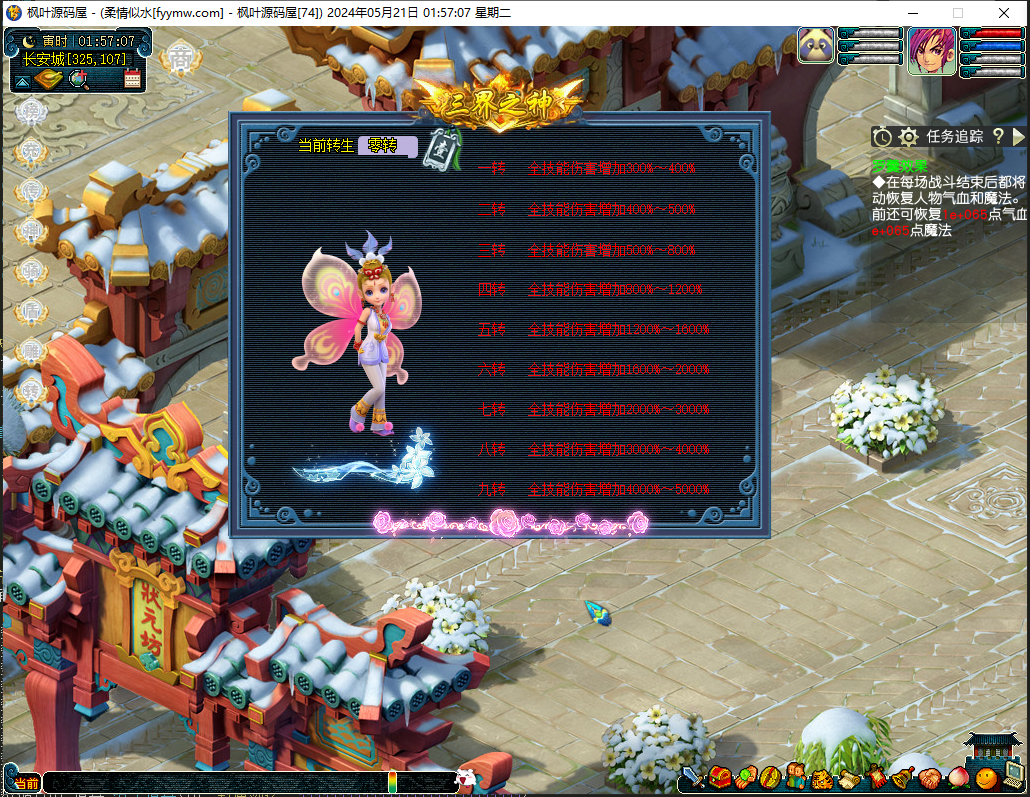The image size is (1030, 797).
Task: Click the calendar icon under the clock
Action: pyautogui.click(x=132, y=80)
